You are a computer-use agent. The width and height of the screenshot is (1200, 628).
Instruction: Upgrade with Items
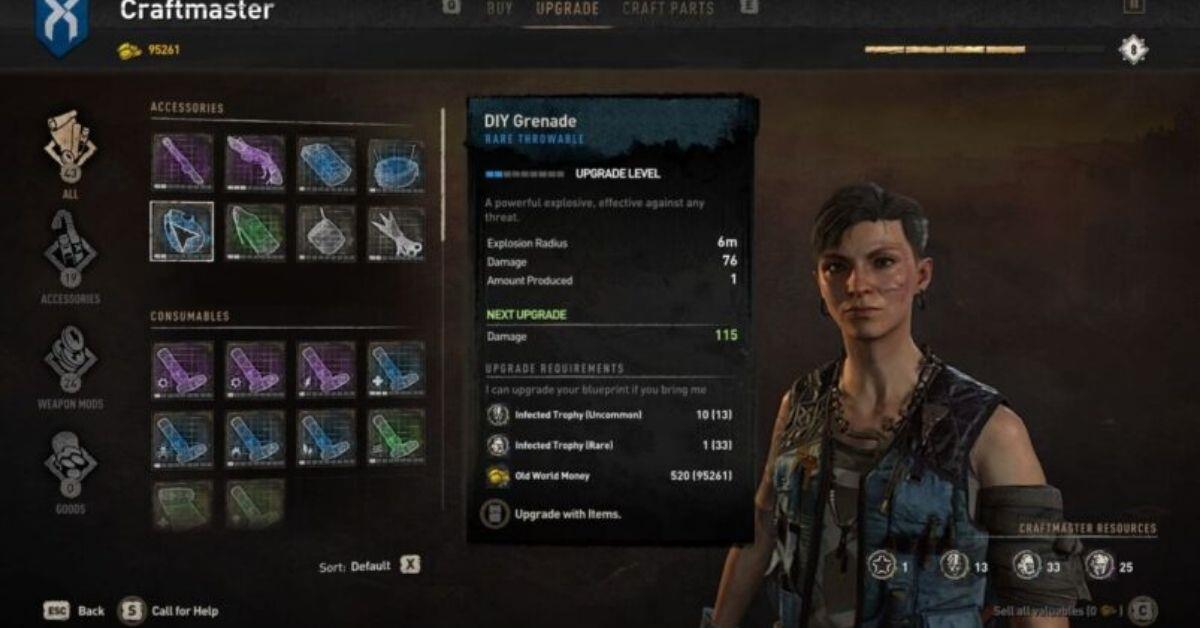click(567, 514)
